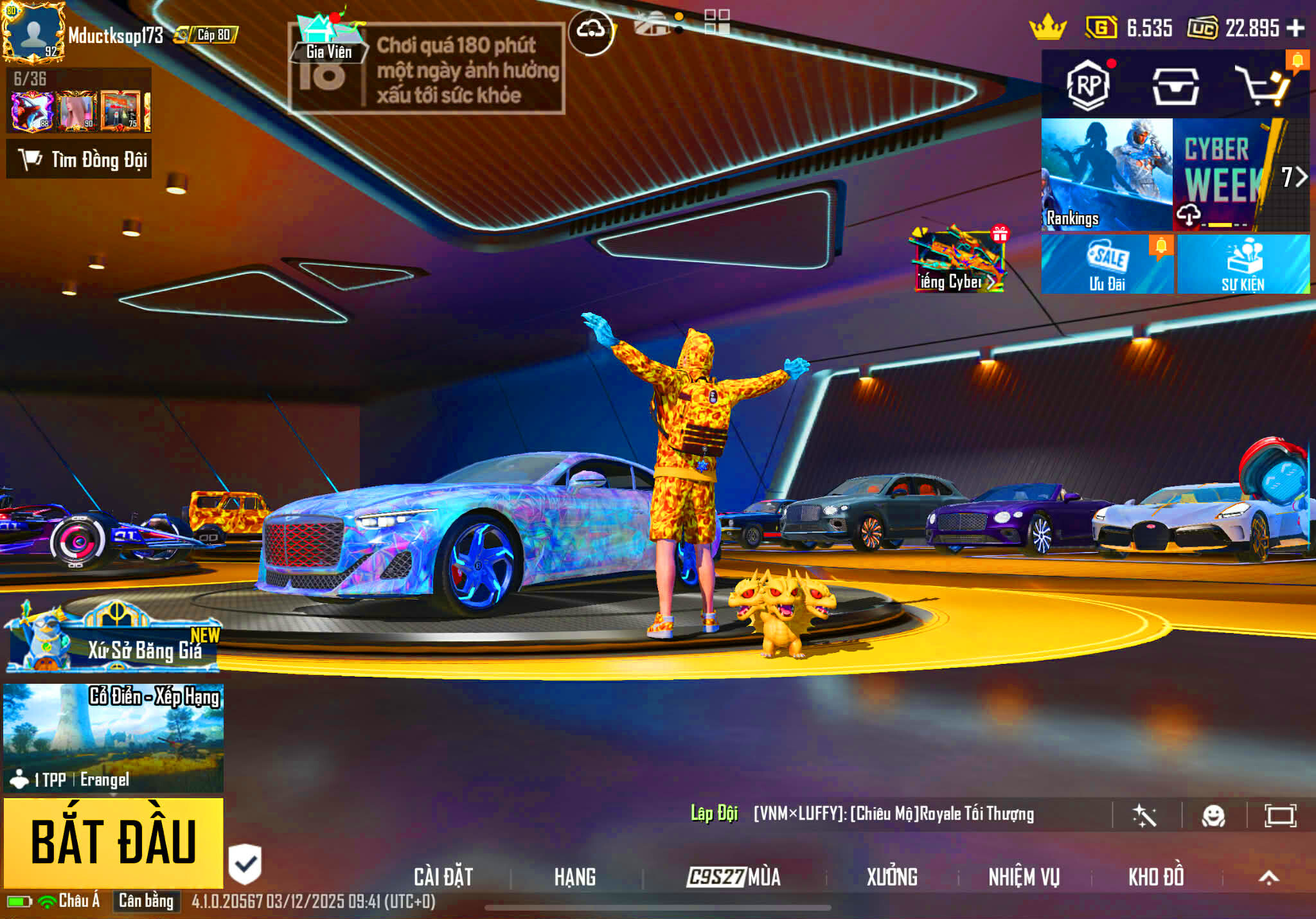Open the XƯỞNG workshop menu

891,877
